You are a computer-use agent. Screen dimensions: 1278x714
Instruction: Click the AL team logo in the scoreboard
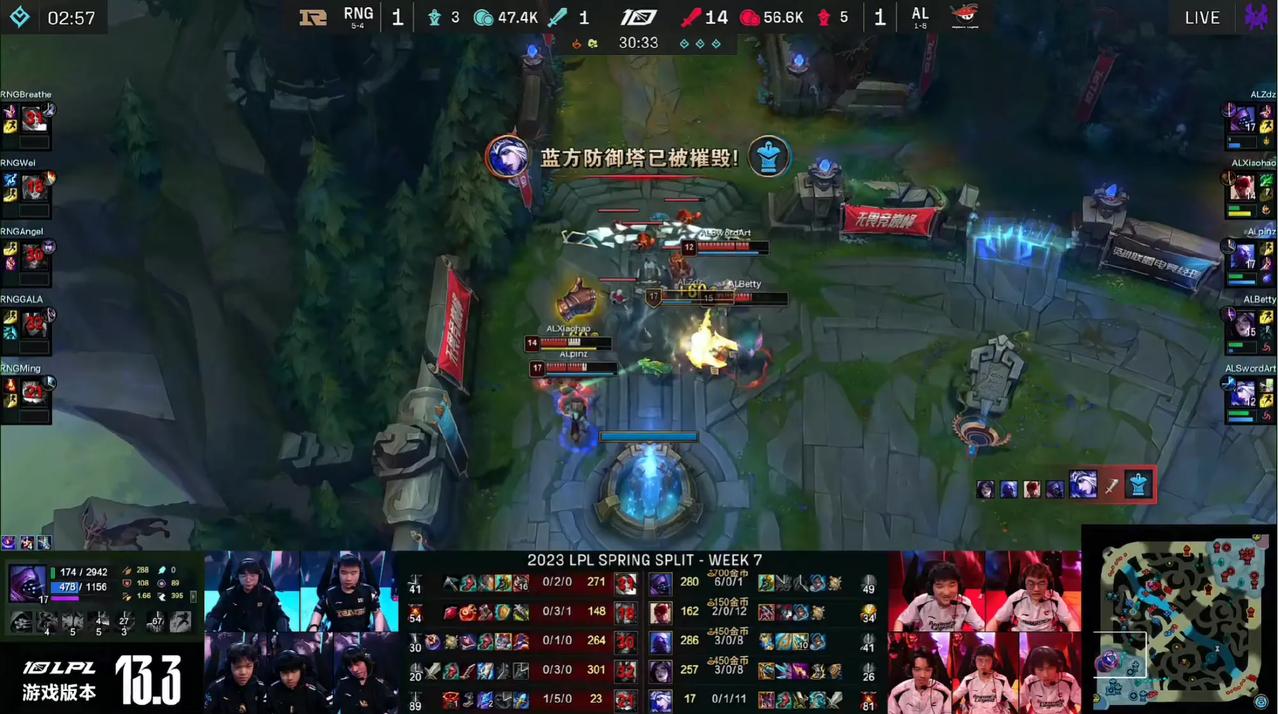coord(964,17)
